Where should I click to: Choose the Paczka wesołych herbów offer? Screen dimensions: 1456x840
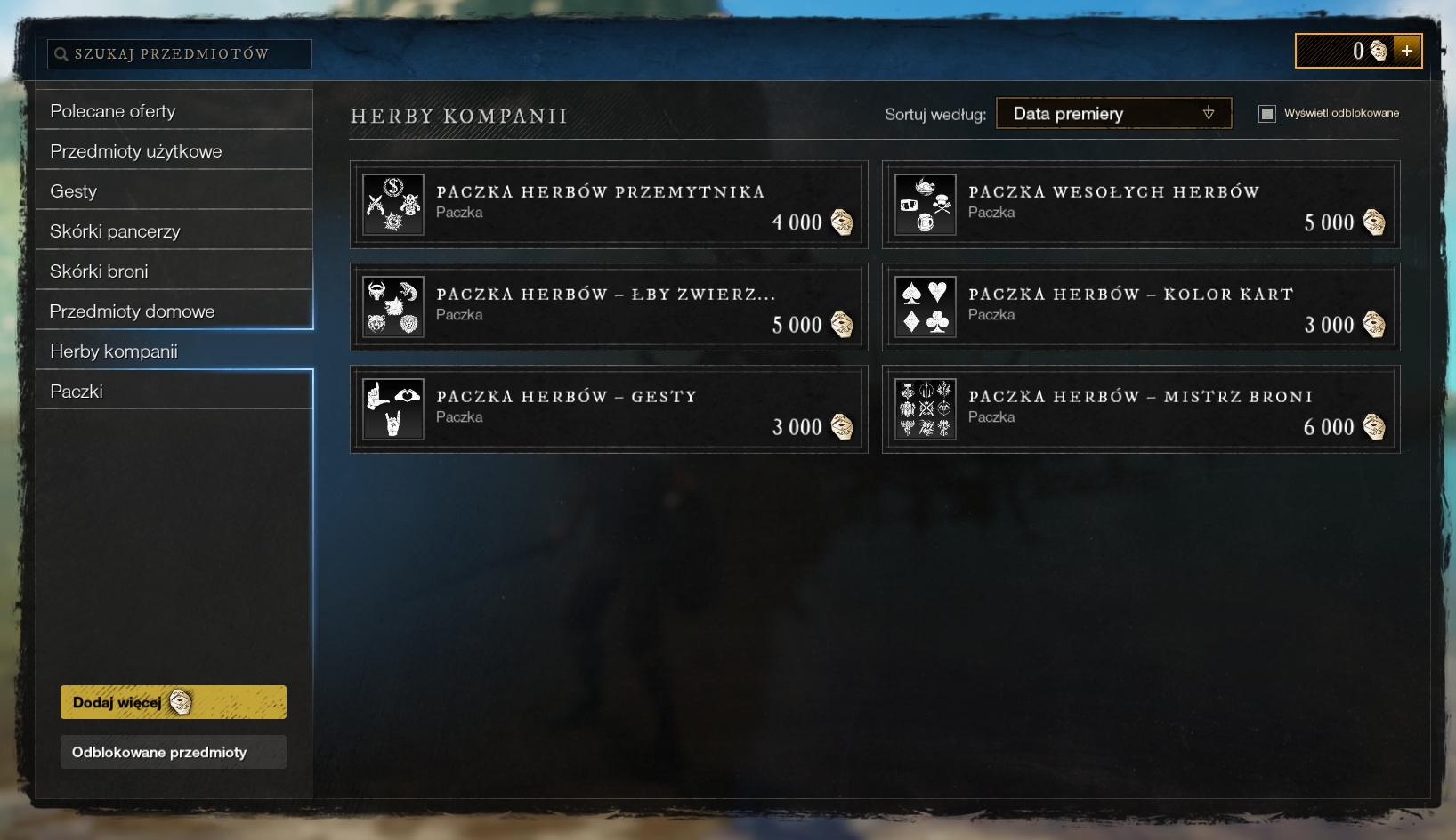pos(1140,205)
